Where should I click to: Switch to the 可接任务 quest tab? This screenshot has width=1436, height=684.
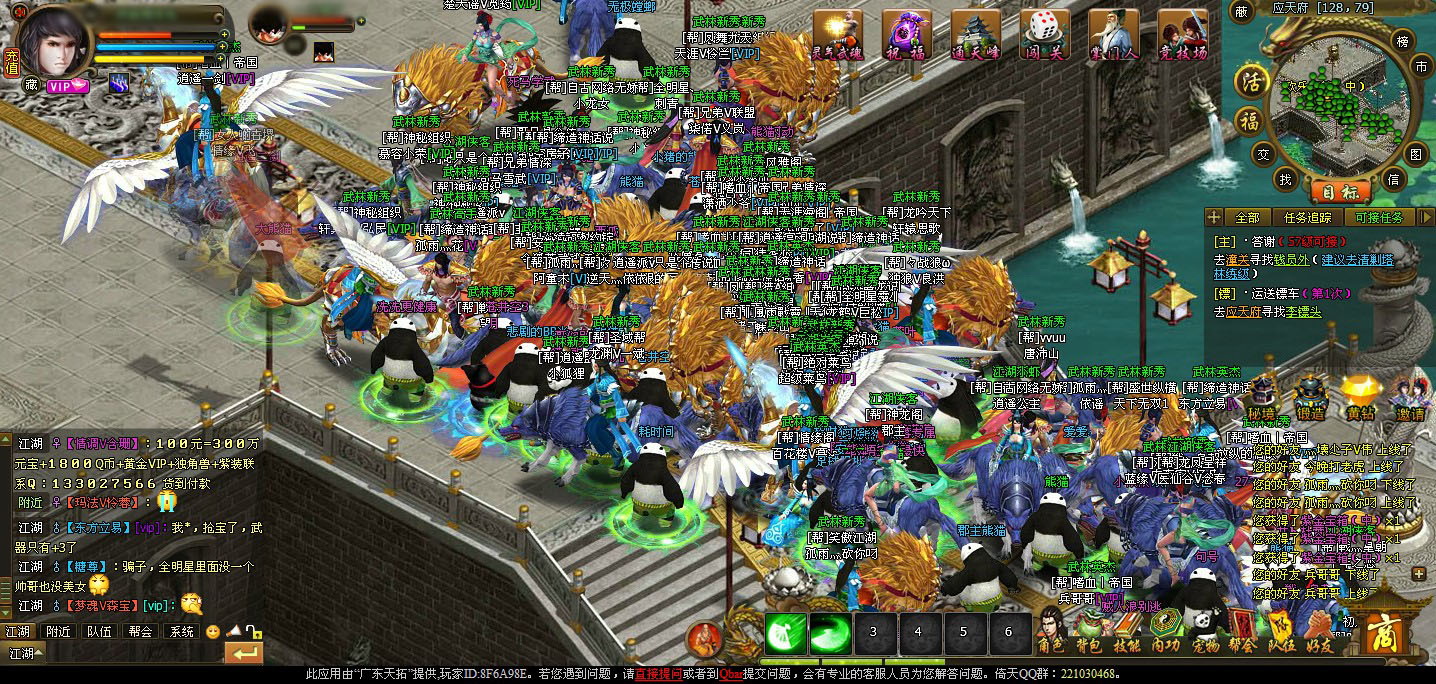tap(1379, 217)
